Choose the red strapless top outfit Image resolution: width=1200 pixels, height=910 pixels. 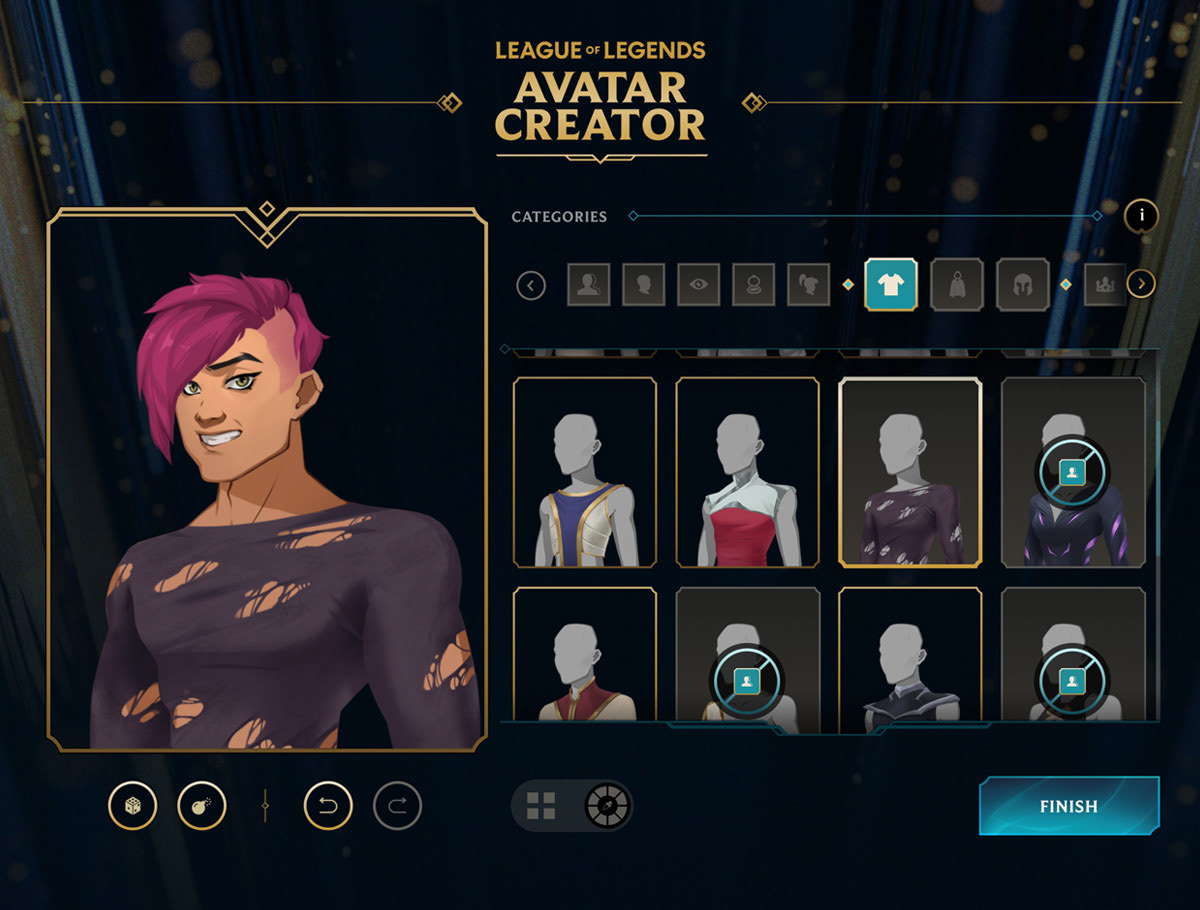[748, 472]
